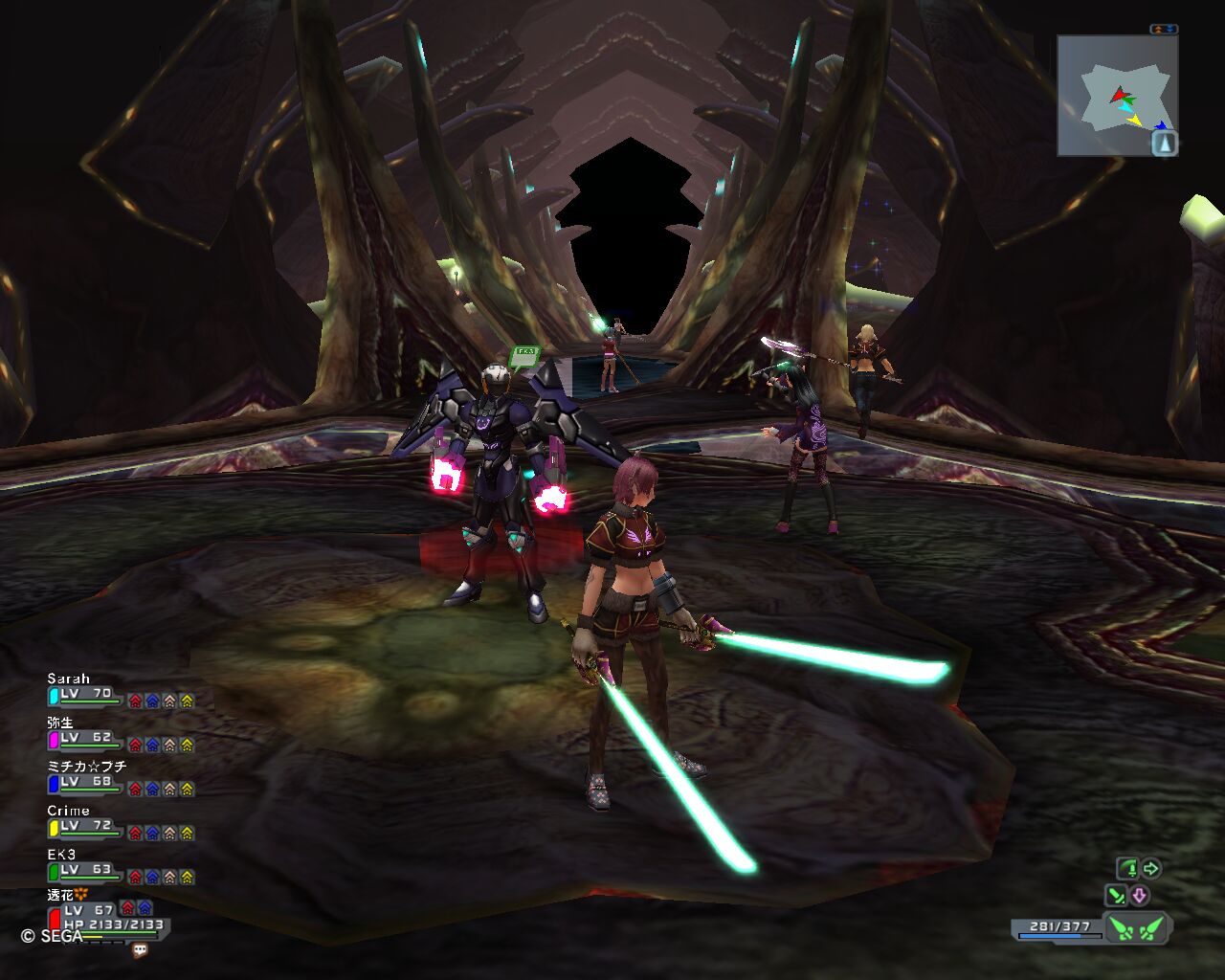Click the pink down-arrow palette icon
The height and width of the screenshot is (980, 1225).
click(1139, 896)
